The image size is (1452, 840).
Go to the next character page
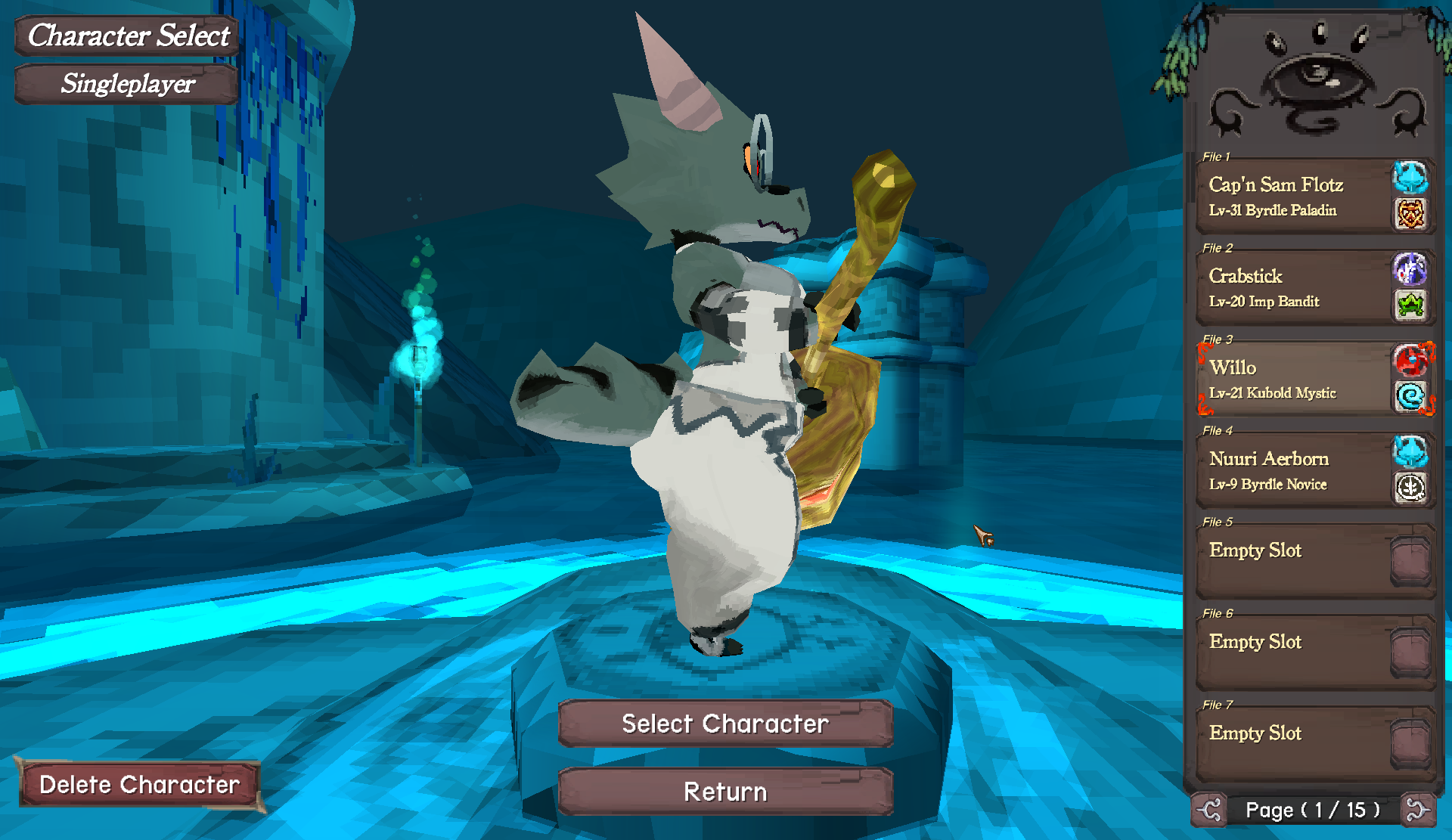(1416, 810)
